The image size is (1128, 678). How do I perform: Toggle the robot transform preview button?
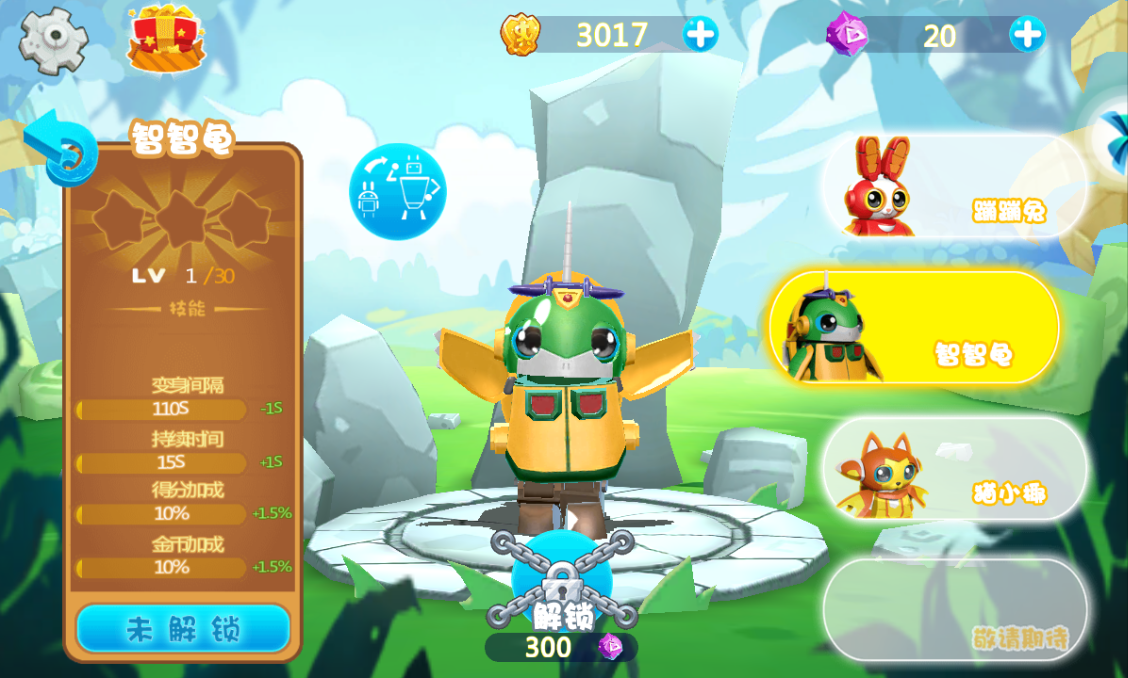[397, 190]
